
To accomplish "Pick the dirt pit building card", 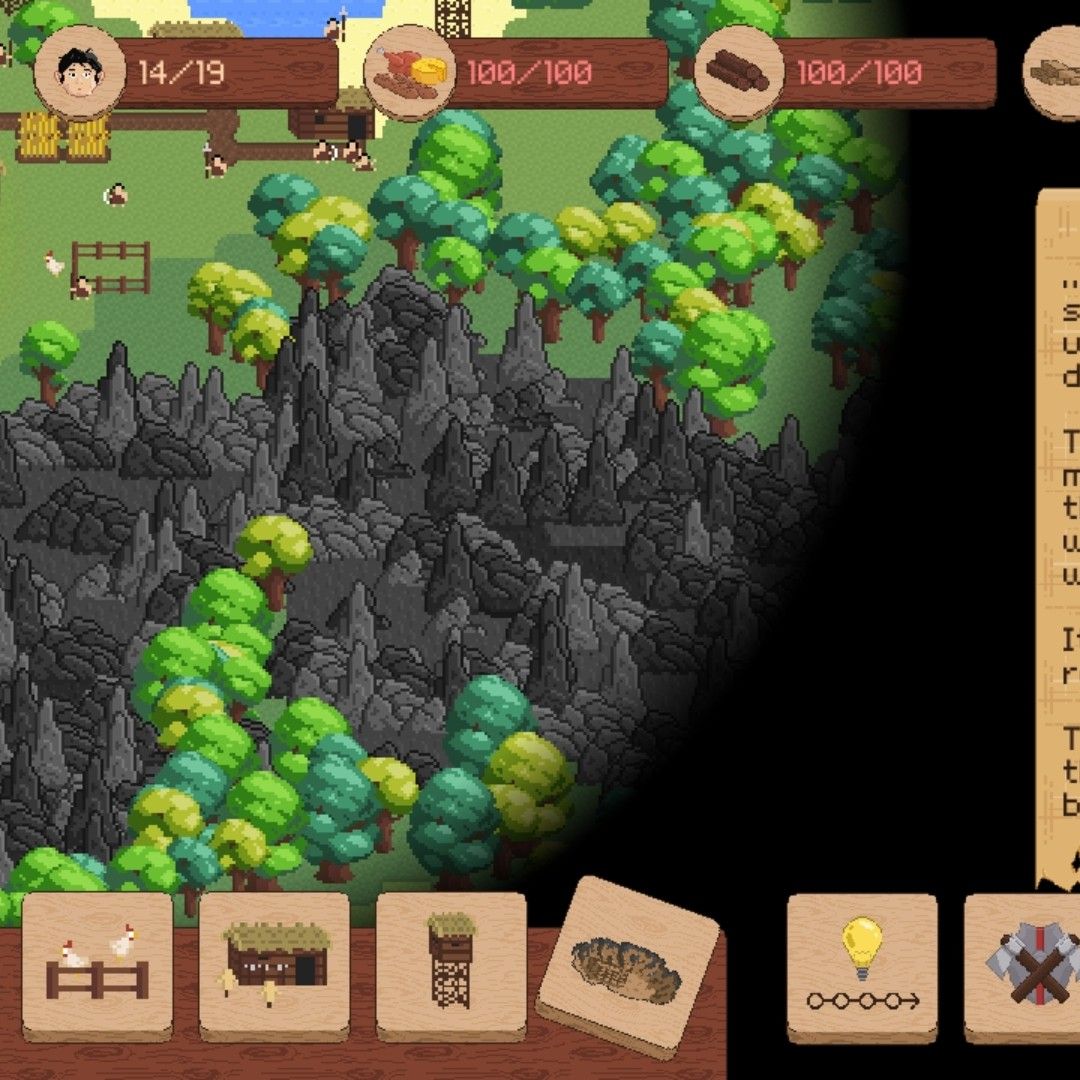I will (628, 966).
